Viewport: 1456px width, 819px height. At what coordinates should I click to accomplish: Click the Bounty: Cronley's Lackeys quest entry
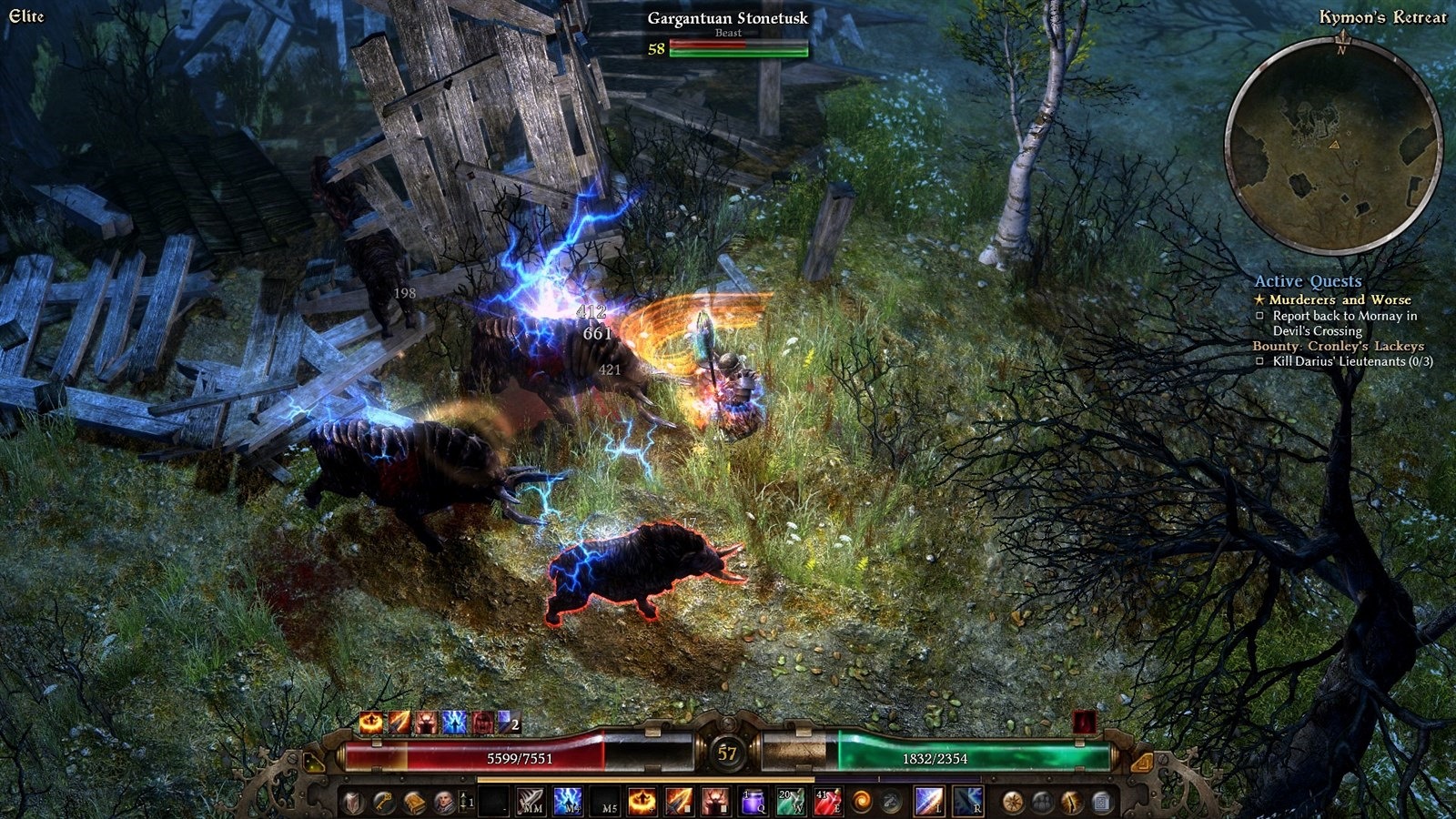pos(1338,346)
